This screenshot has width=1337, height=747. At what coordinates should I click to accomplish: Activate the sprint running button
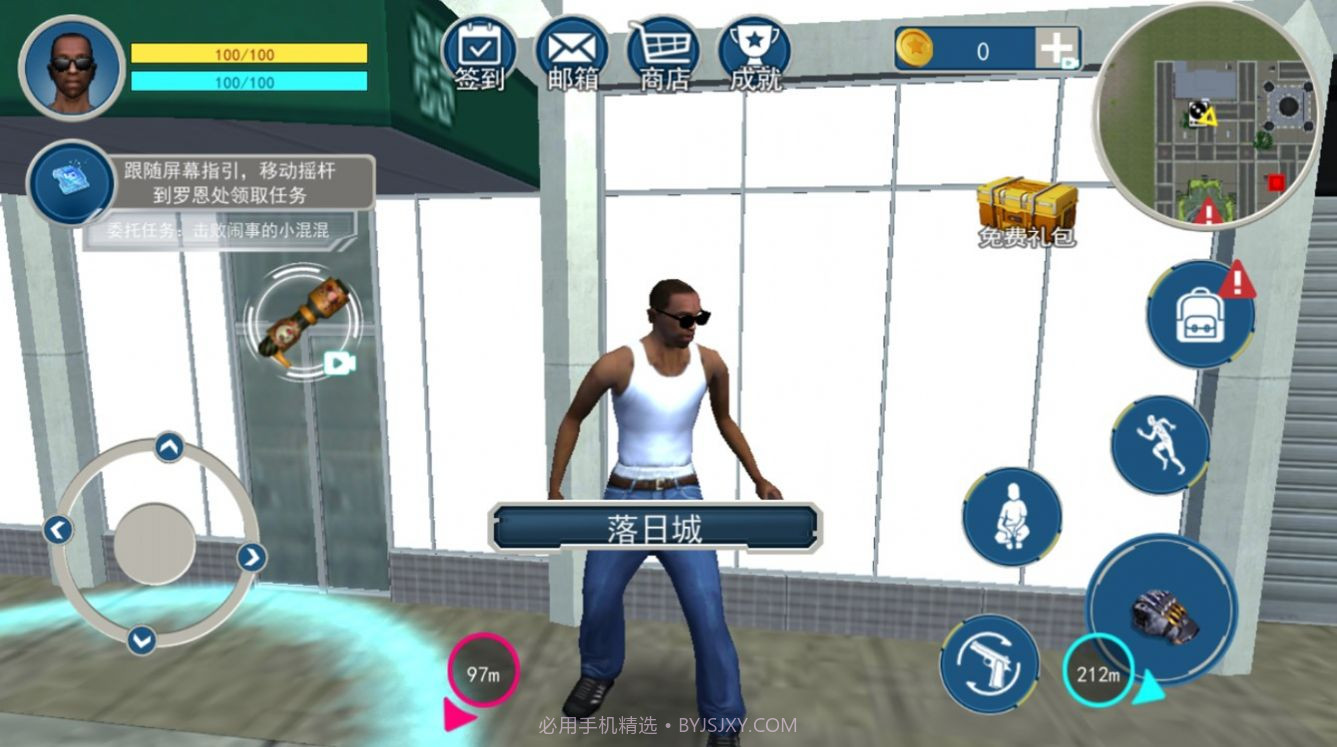[x=1161, y=445]
